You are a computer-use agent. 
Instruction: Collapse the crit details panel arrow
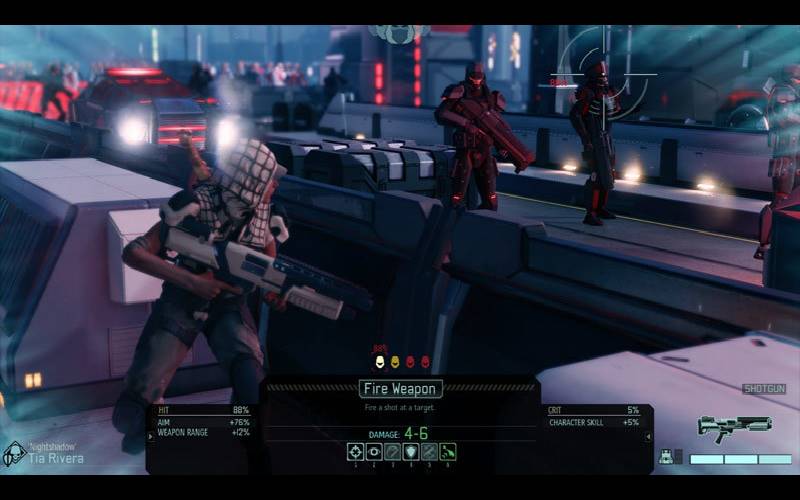tap(647, 435)
